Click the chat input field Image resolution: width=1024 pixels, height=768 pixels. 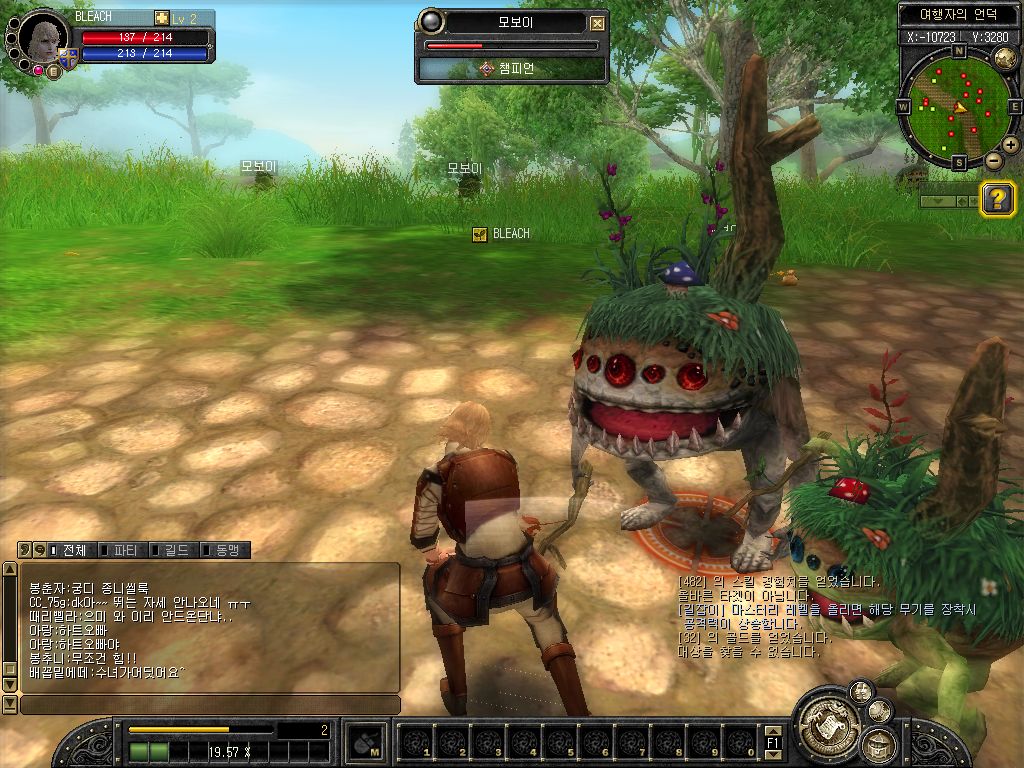(210, 705)
